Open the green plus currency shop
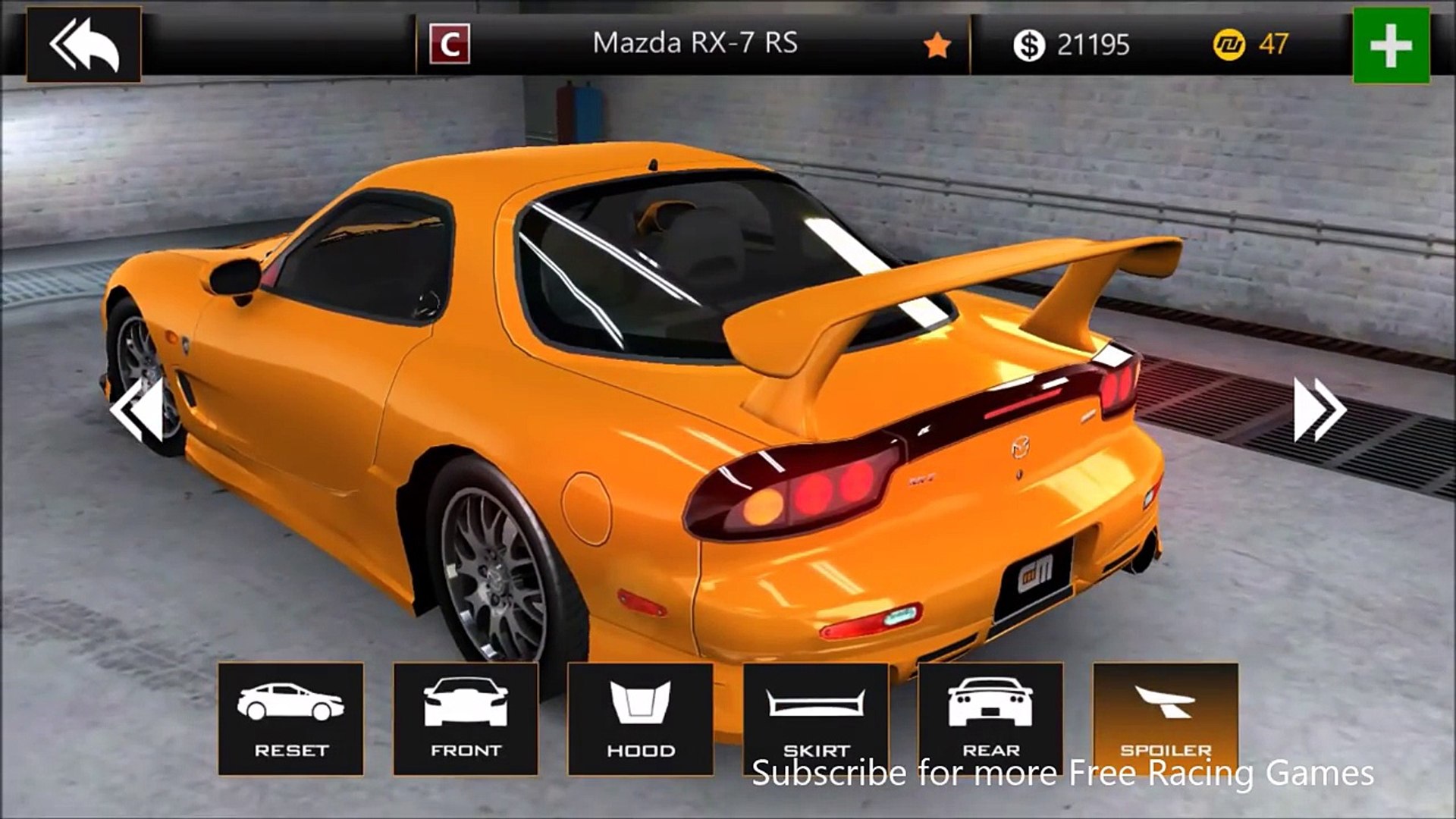This screenshot has width=1456, height=819. point(1391,45)
